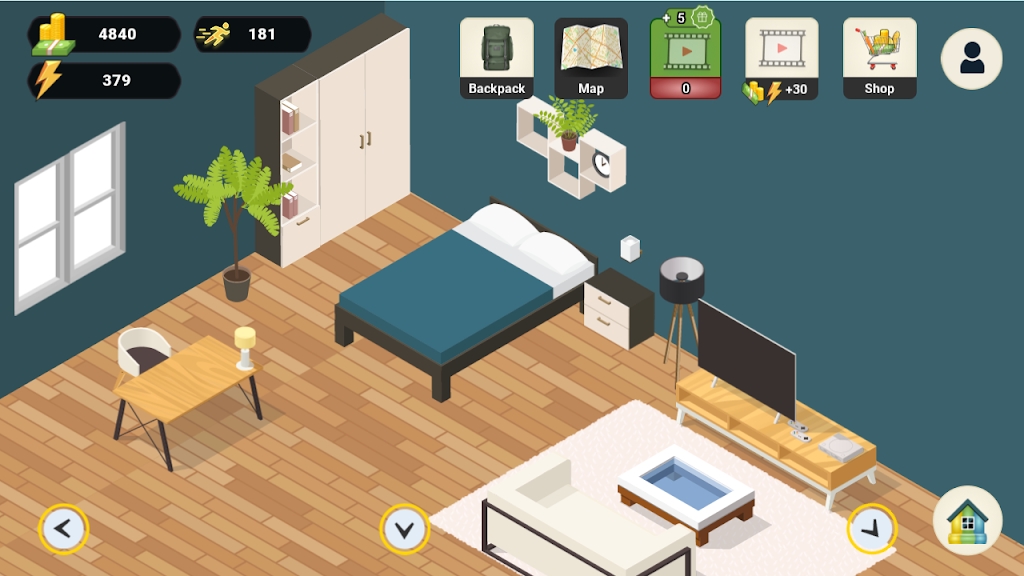Click the left arrow circle button
The image size is (1024, 576).
pos(64,528)
